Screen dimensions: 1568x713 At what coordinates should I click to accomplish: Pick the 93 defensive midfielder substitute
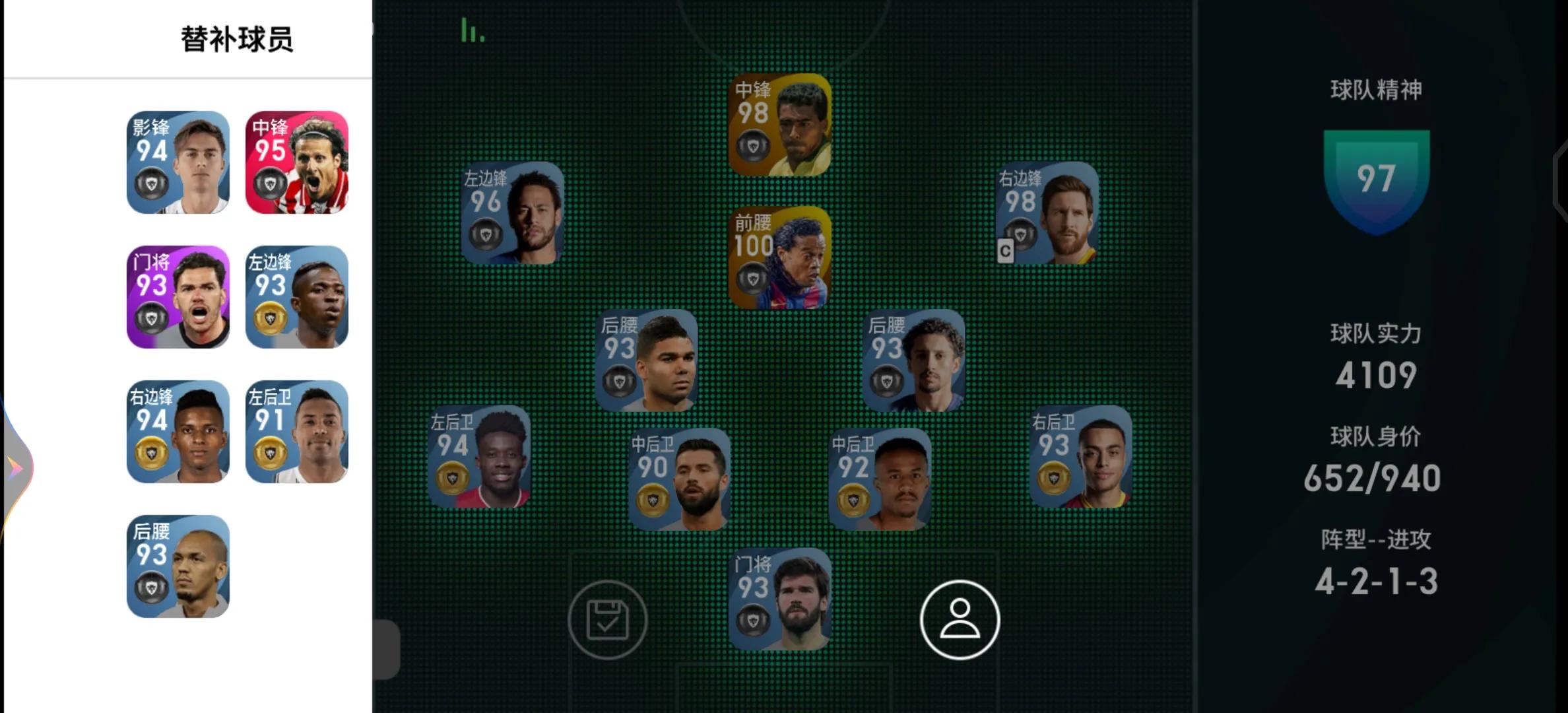pos(178,566)
